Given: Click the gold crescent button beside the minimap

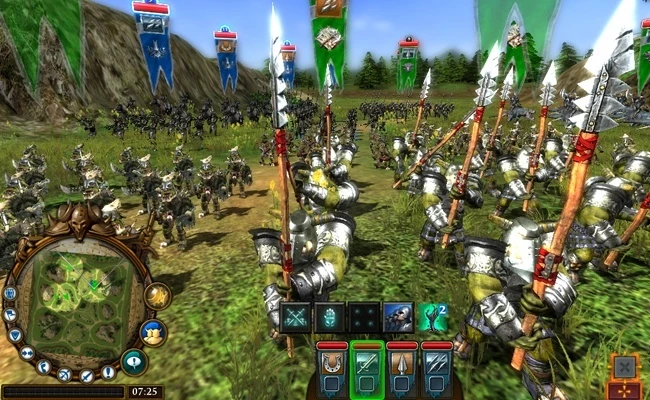Looking at the screenshot, I should 156,296.
